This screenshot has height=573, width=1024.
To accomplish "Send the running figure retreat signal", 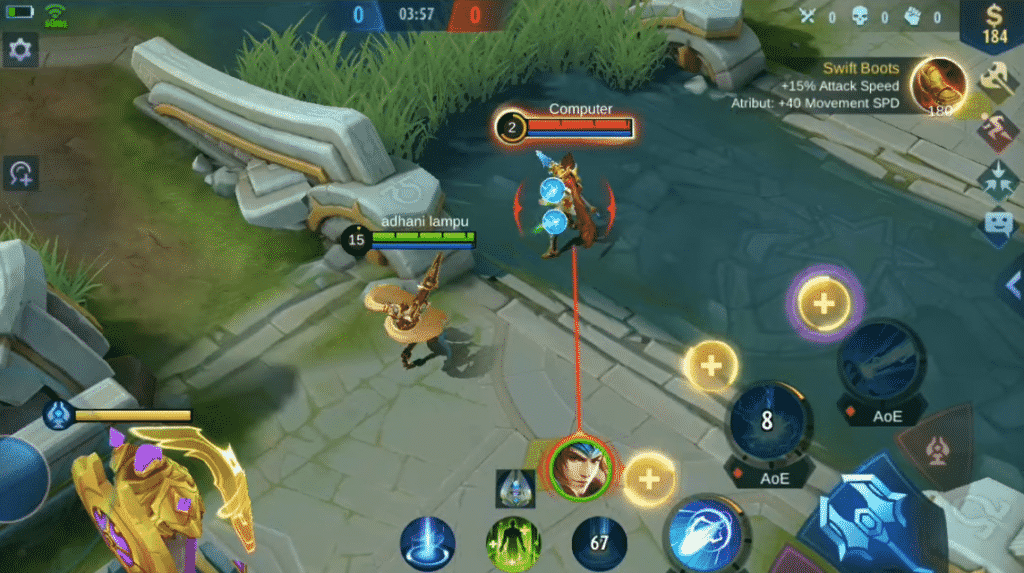I will (998, 130).
